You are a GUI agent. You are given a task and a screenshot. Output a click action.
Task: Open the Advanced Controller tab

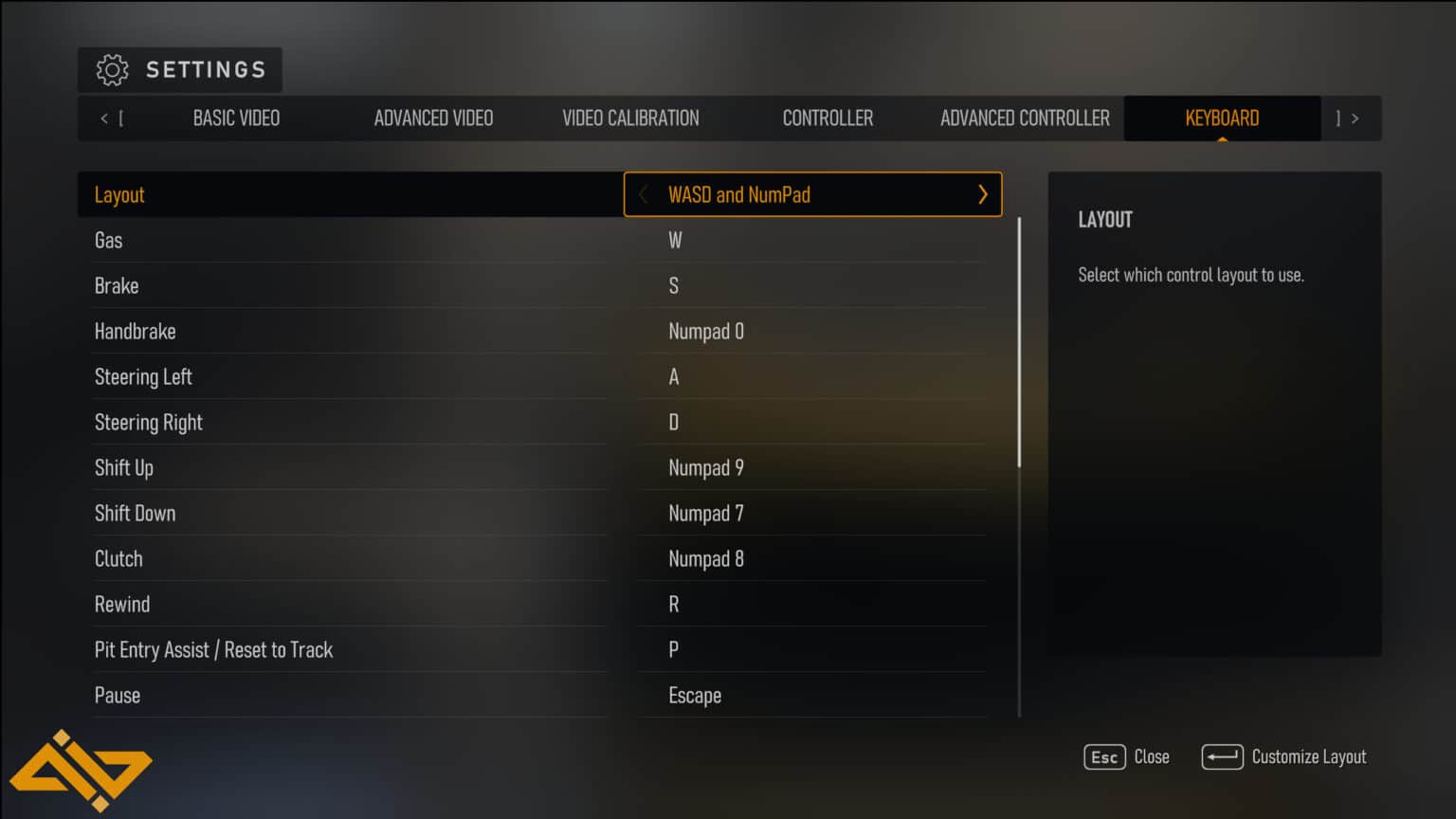(1024, 118)
